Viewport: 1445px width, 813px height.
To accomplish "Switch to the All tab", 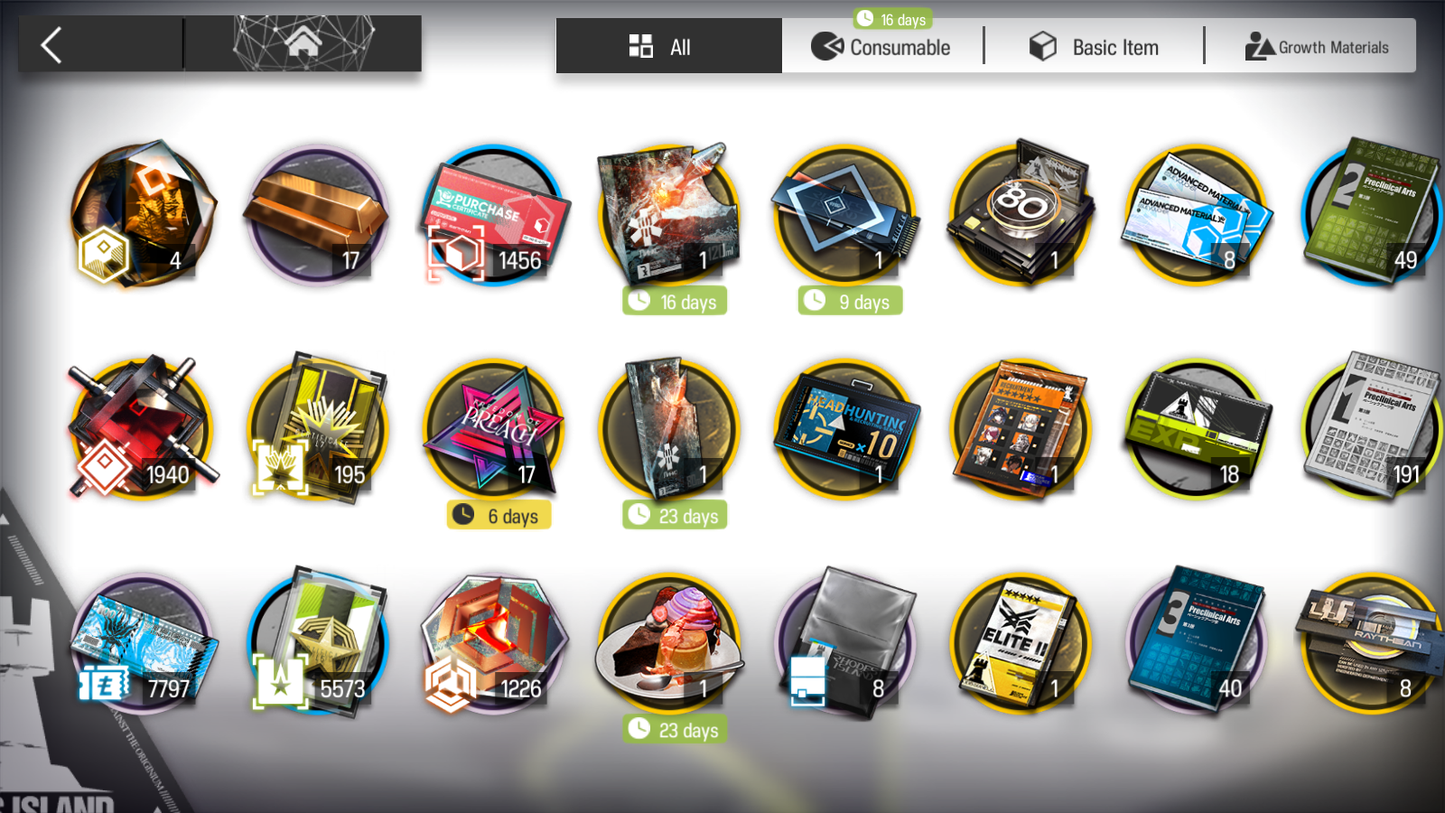I will [x=668, y=47].
